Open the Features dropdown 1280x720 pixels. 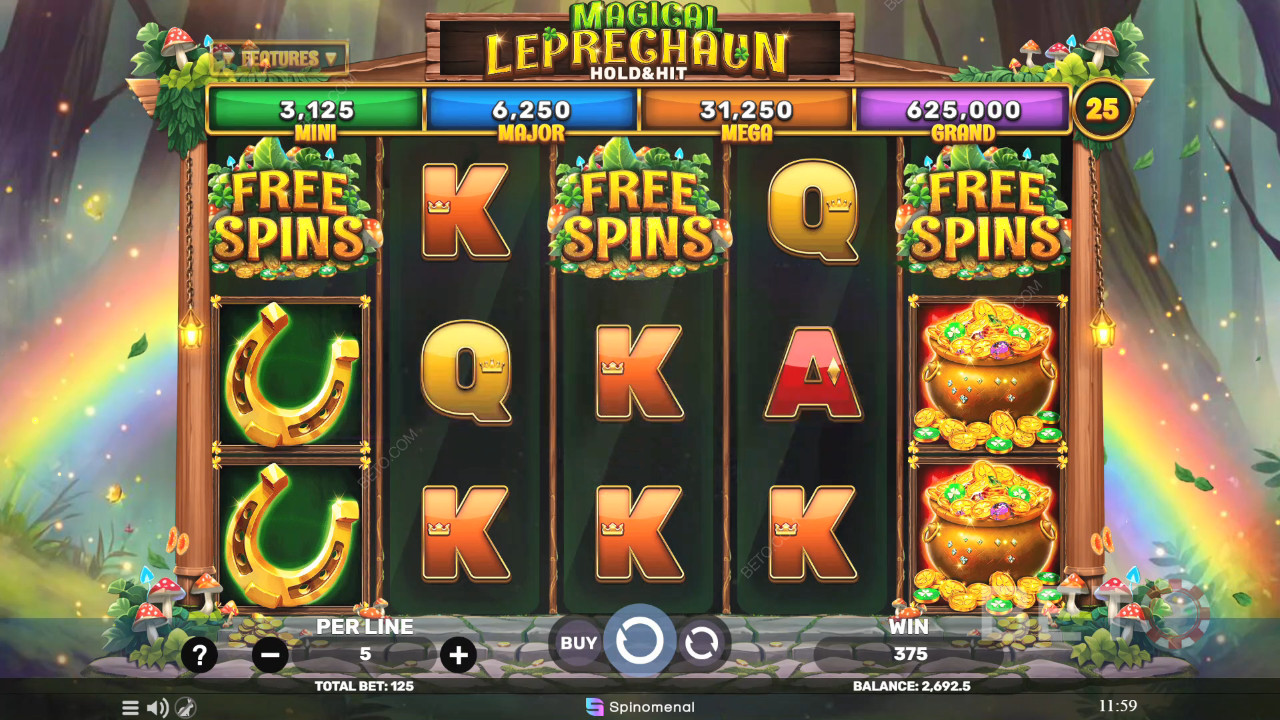pyautogui.click(x=279, y=59)
